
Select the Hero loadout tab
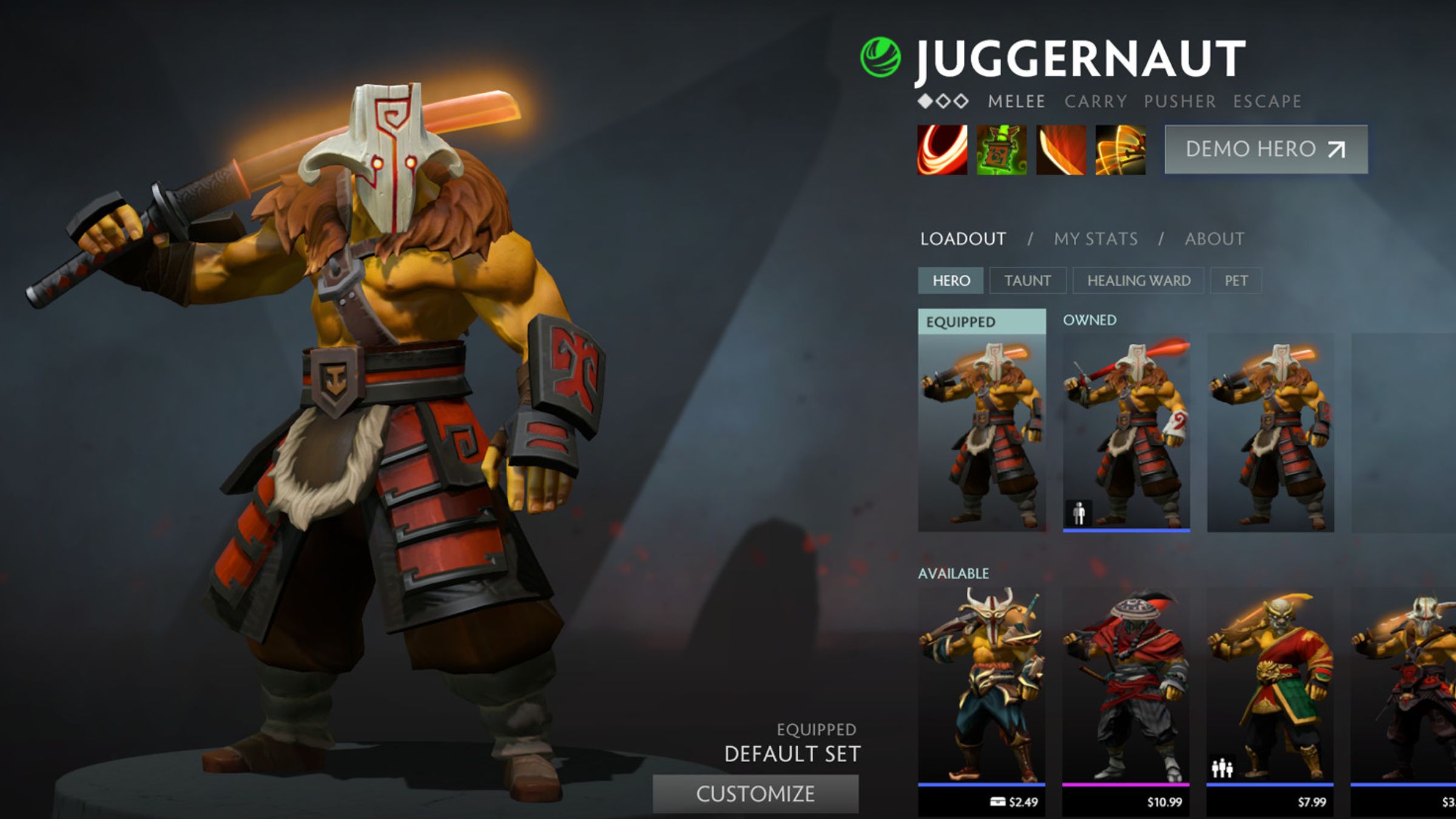tap(951, 281)
